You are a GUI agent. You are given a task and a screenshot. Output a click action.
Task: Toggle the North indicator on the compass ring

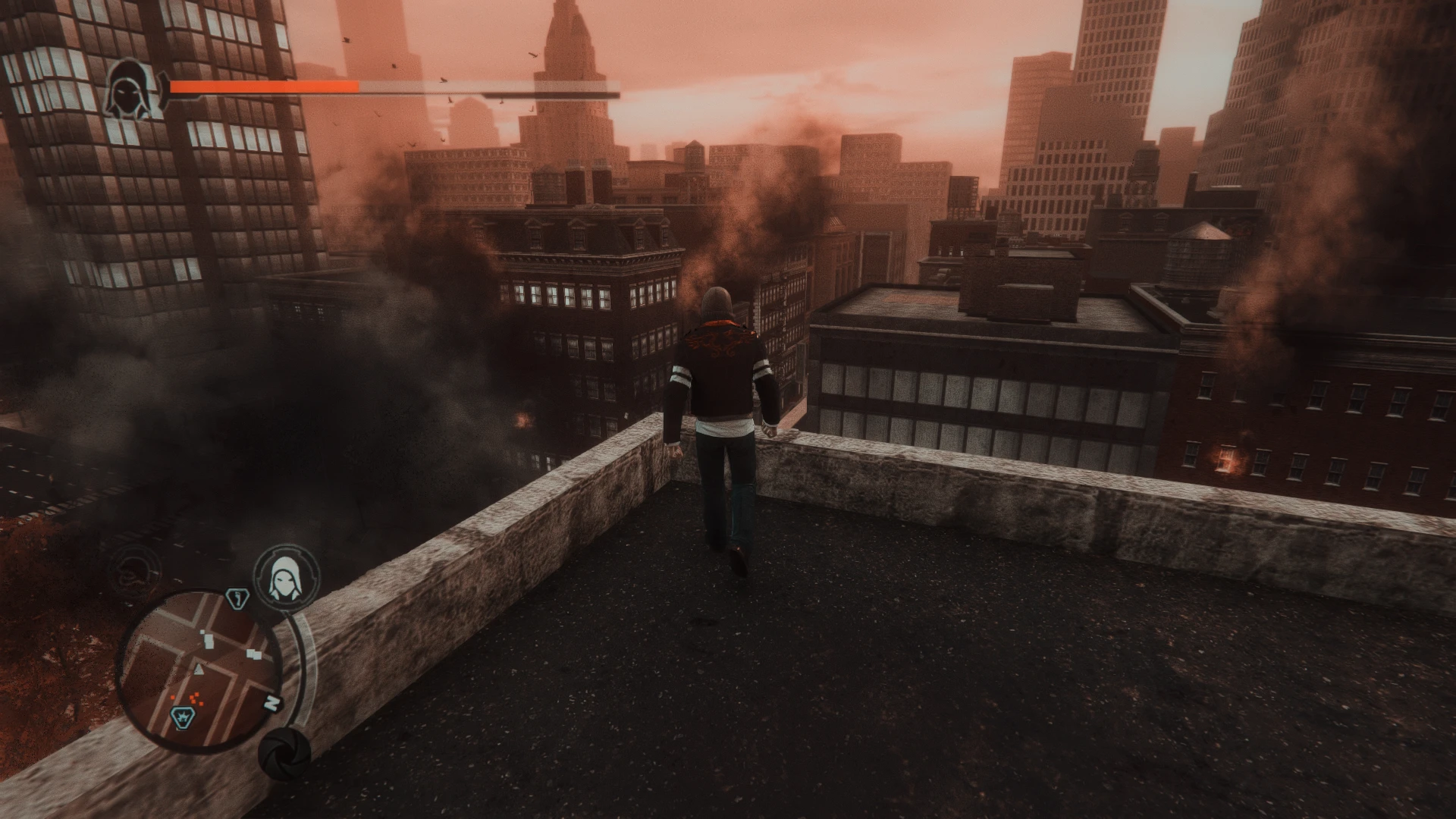point(271,701)
